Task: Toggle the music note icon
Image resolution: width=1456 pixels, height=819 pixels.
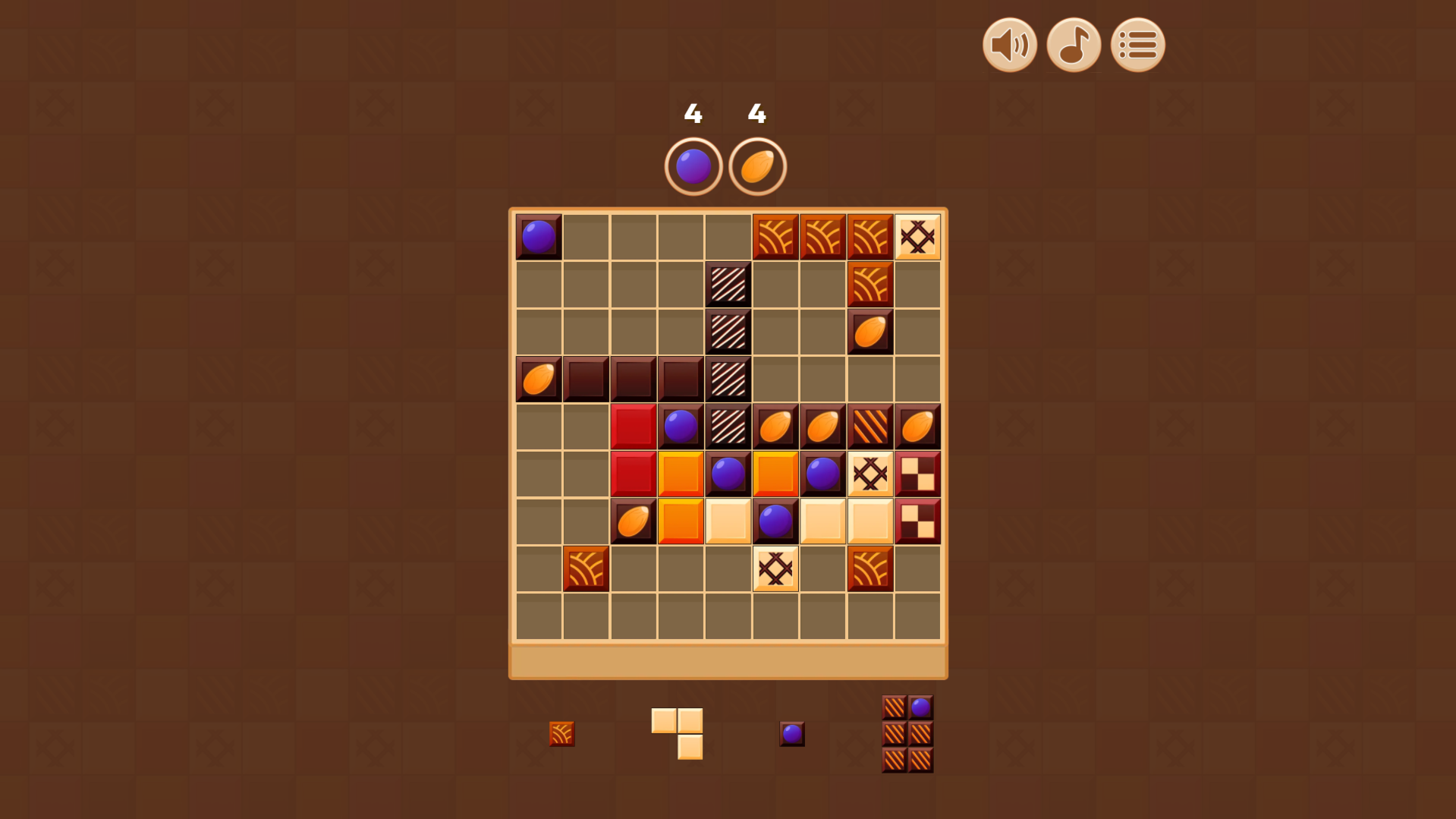Action: [1073, 45]
